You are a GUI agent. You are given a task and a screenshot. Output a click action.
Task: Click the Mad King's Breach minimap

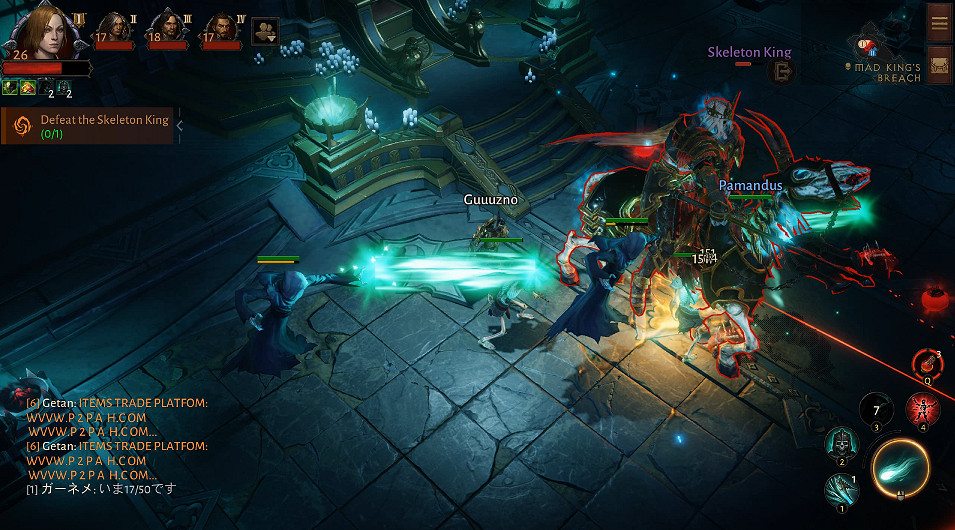click(x=880, y=60)
